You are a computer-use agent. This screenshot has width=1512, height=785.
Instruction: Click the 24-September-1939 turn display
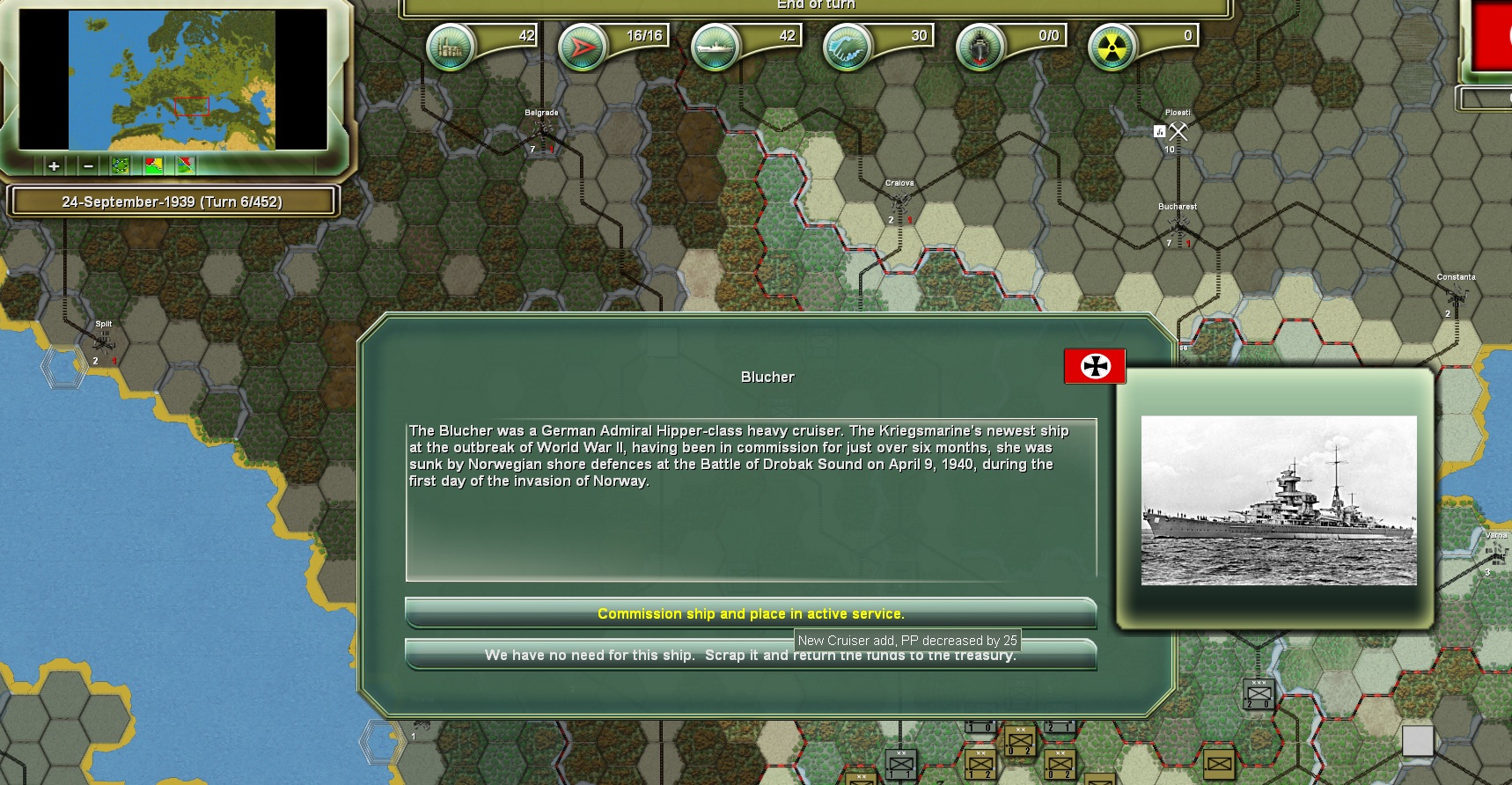pos(173,201)
